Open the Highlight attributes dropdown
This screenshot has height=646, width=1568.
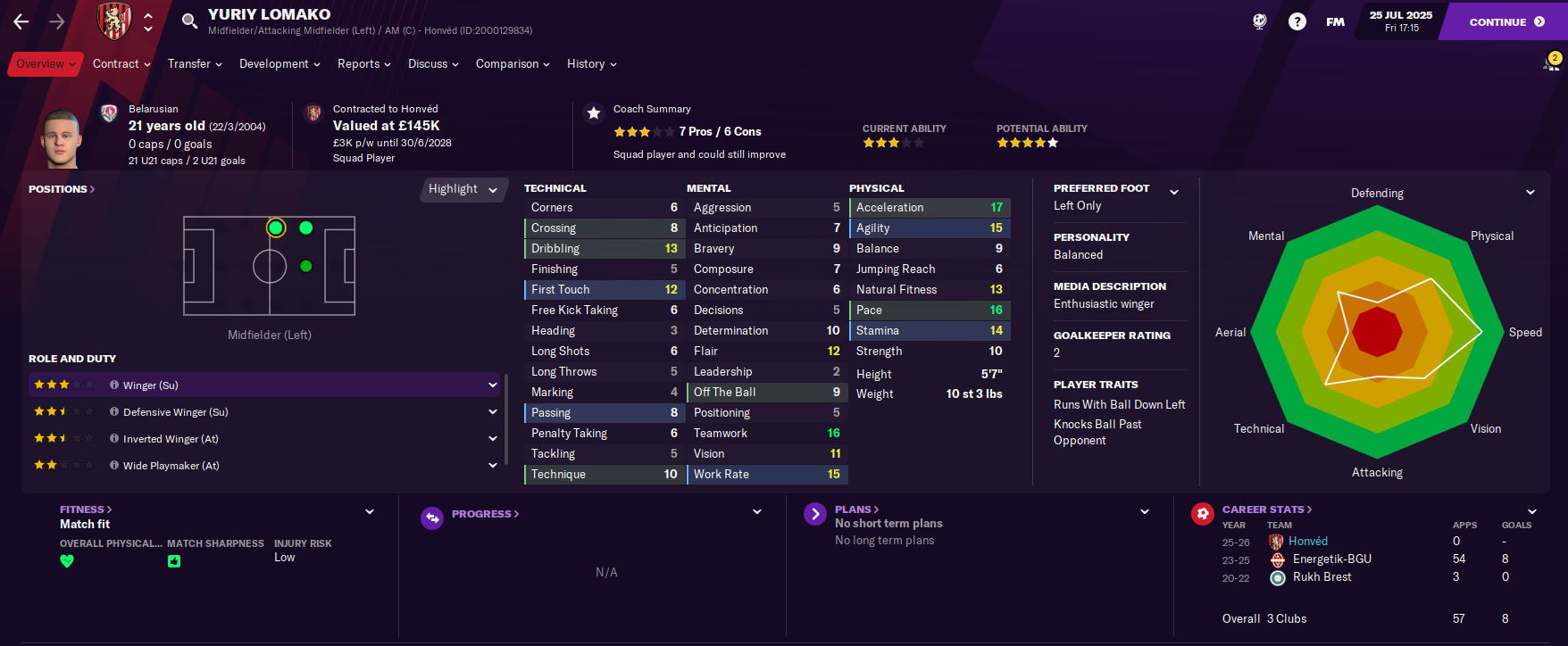(463, 189)
